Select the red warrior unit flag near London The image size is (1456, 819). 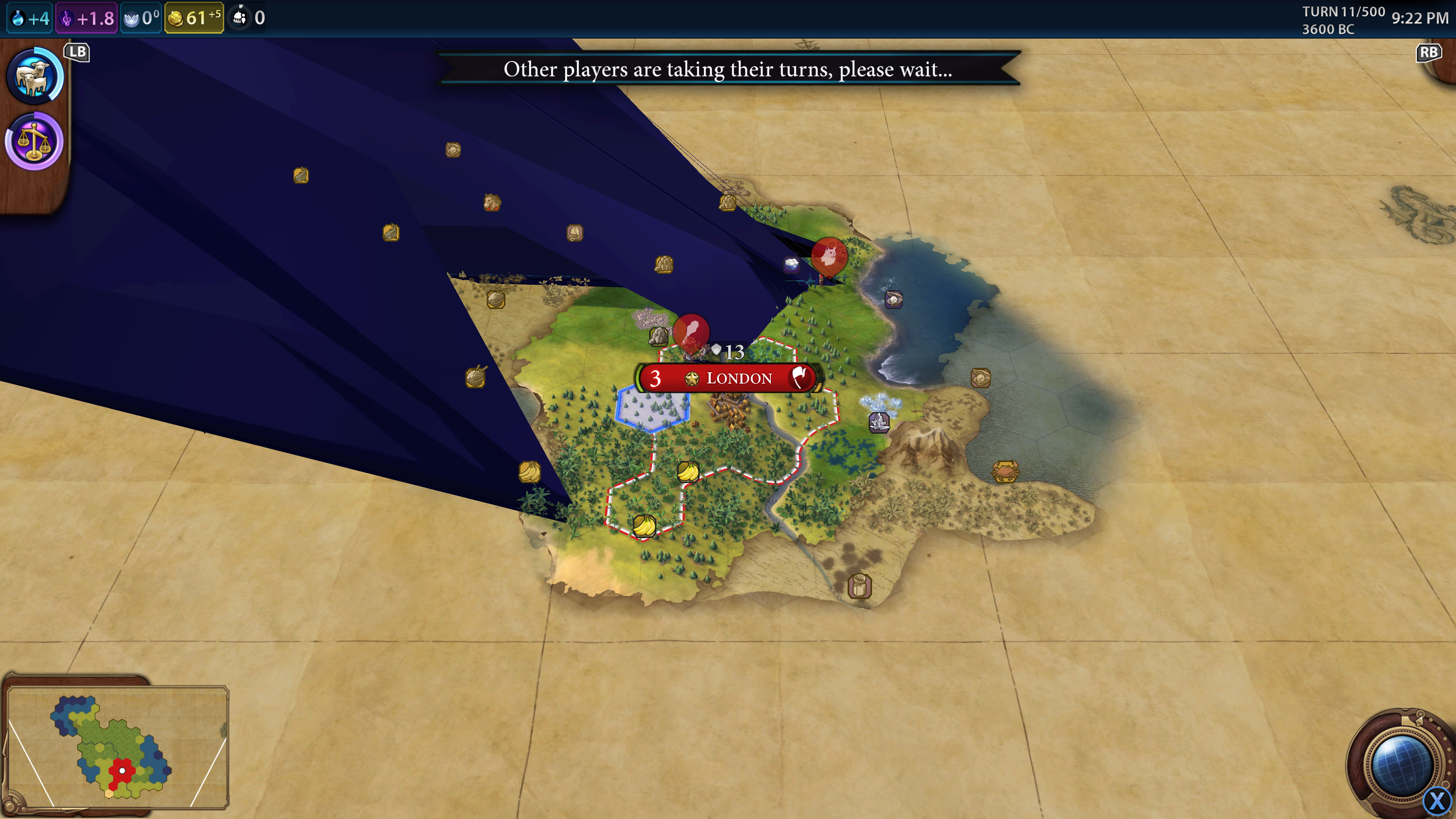(691, 331)
